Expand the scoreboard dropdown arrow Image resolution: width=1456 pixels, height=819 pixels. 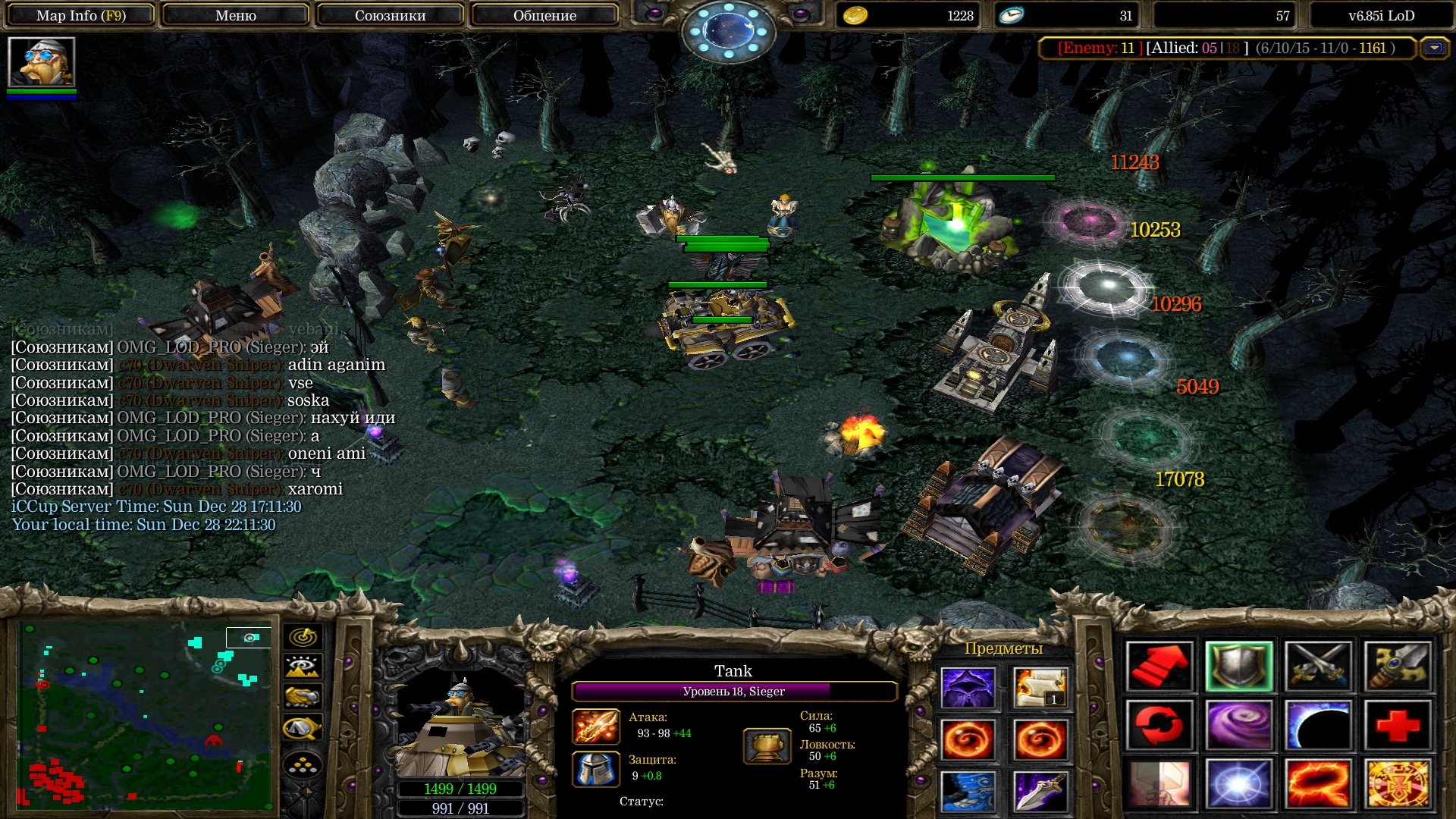tap(1434, 48)
